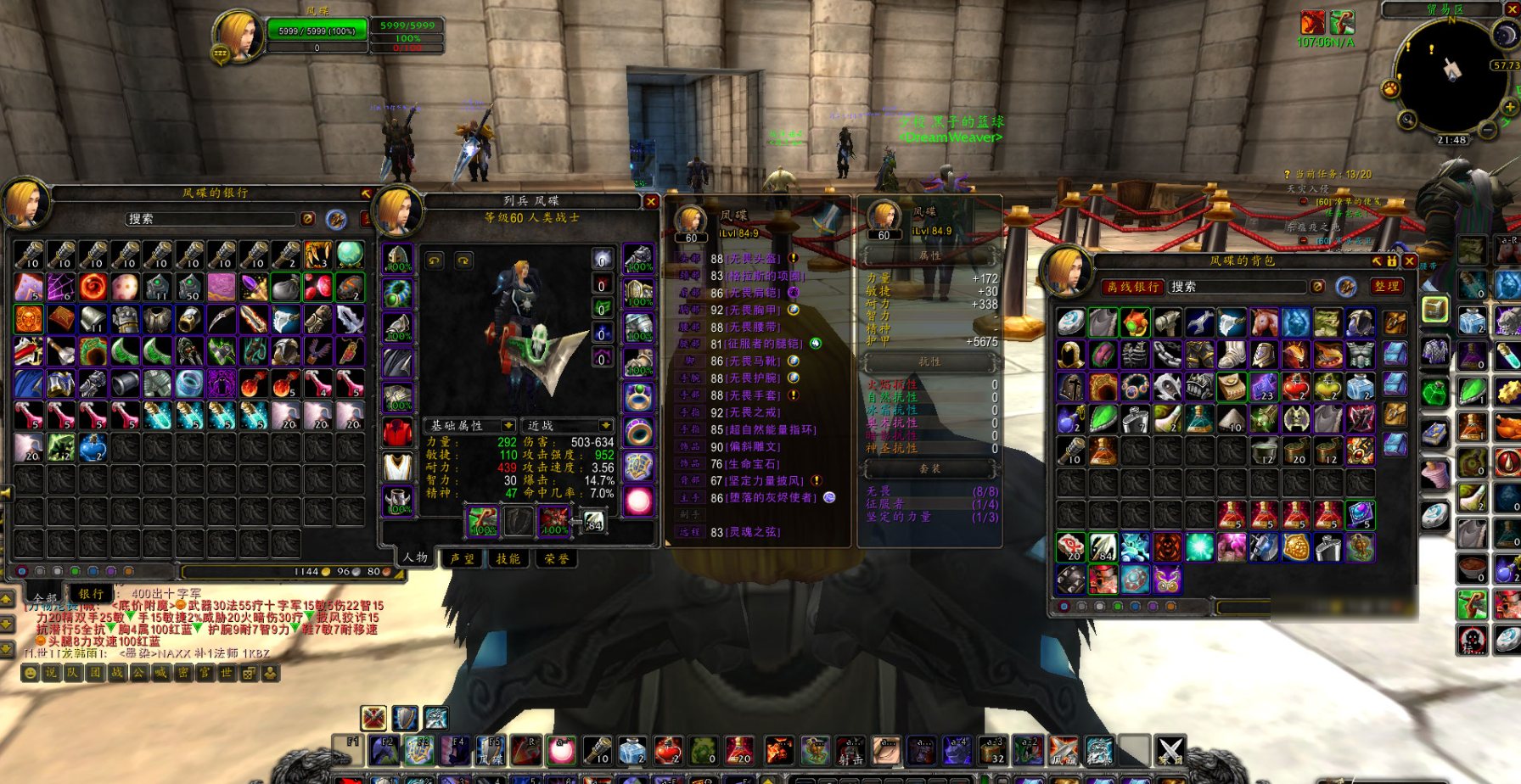Open the skills tab 技能
The image size is (1521, 784).
coord(508,558)
